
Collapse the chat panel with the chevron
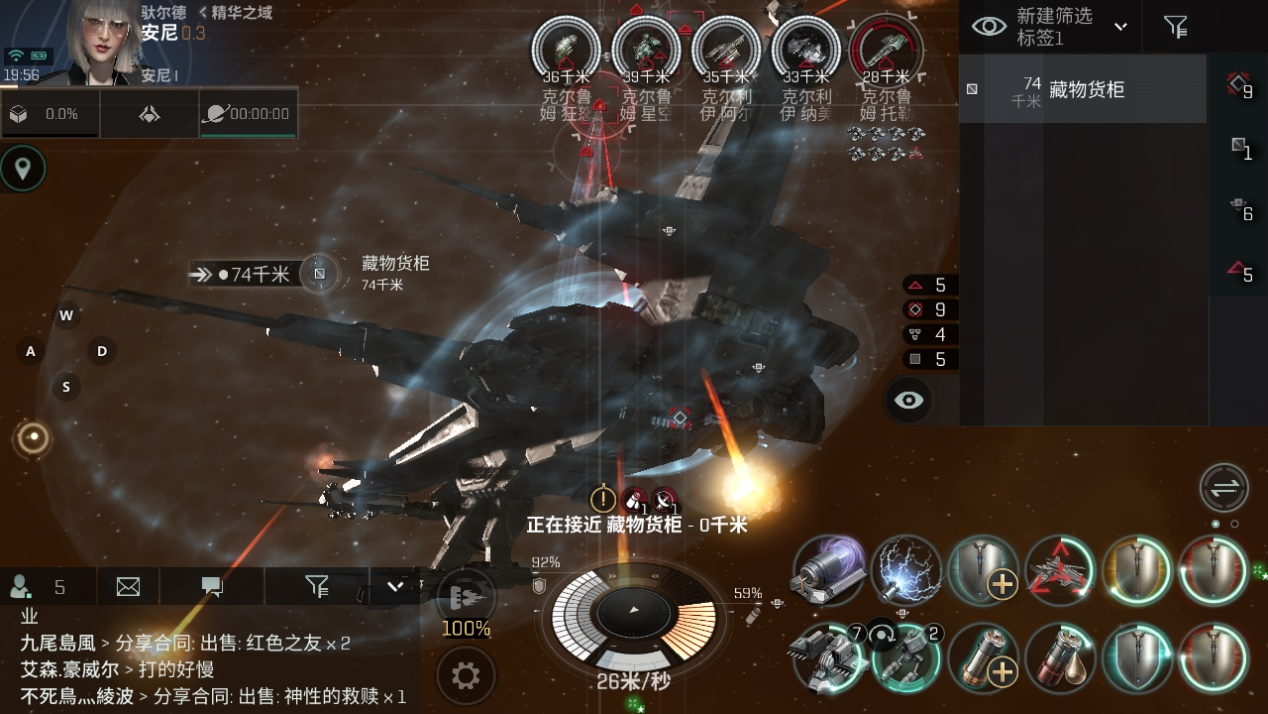point(395,587)
